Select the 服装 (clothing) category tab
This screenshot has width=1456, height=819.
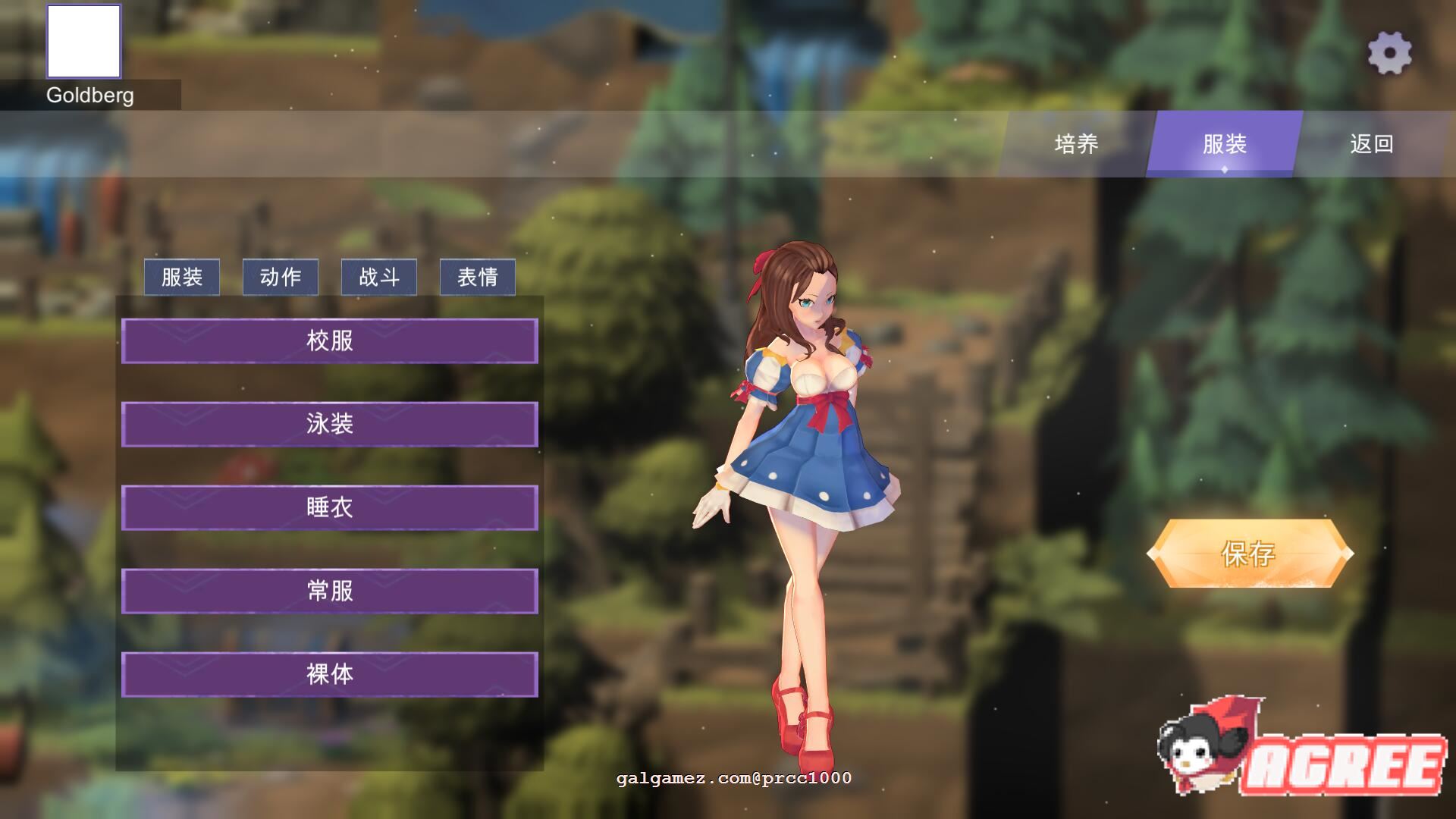tap(181, 277)
